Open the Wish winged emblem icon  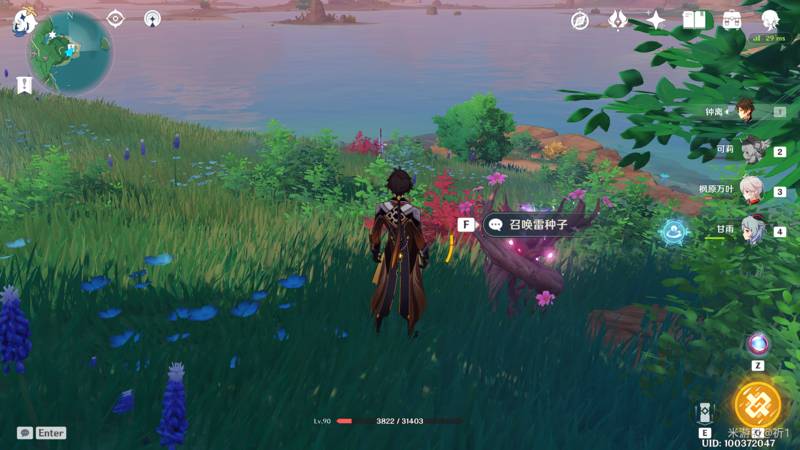[x=618, y=20]
